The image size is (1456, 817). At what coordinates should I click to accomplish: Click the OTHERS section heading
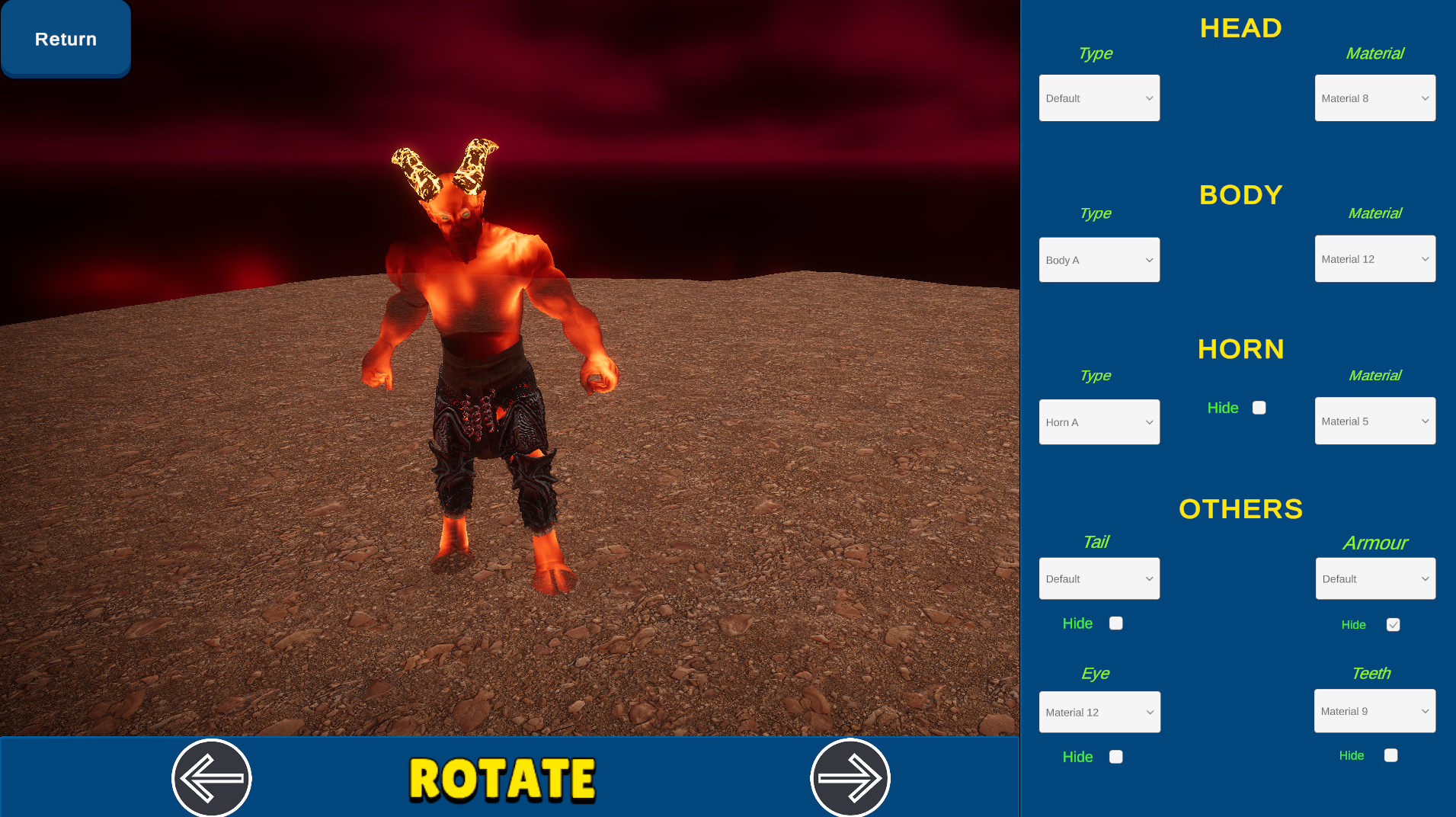point(1240,509)
